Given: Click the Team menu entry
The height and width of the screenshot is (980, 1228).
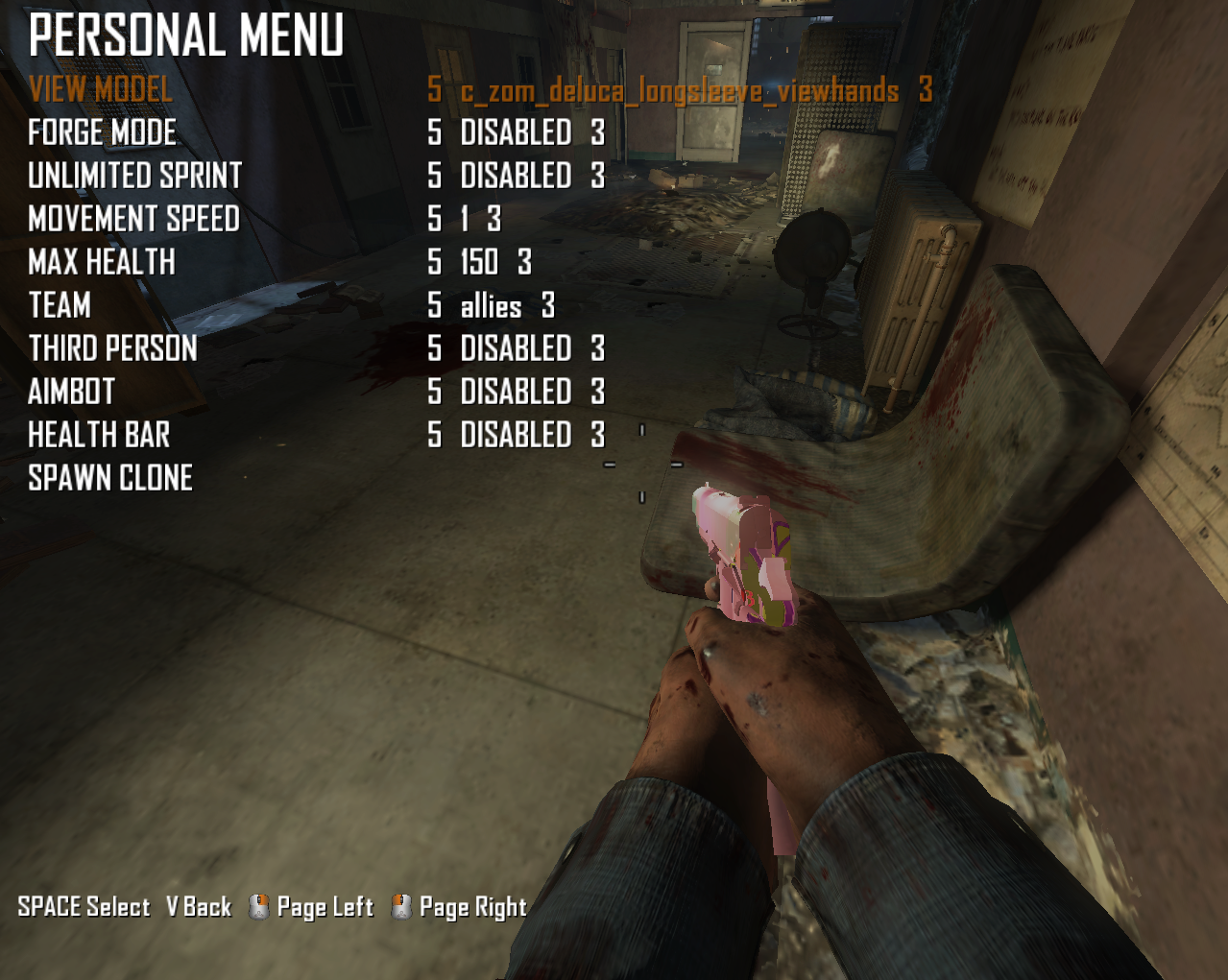Looking at the screenshot, I should click(60, 306).
